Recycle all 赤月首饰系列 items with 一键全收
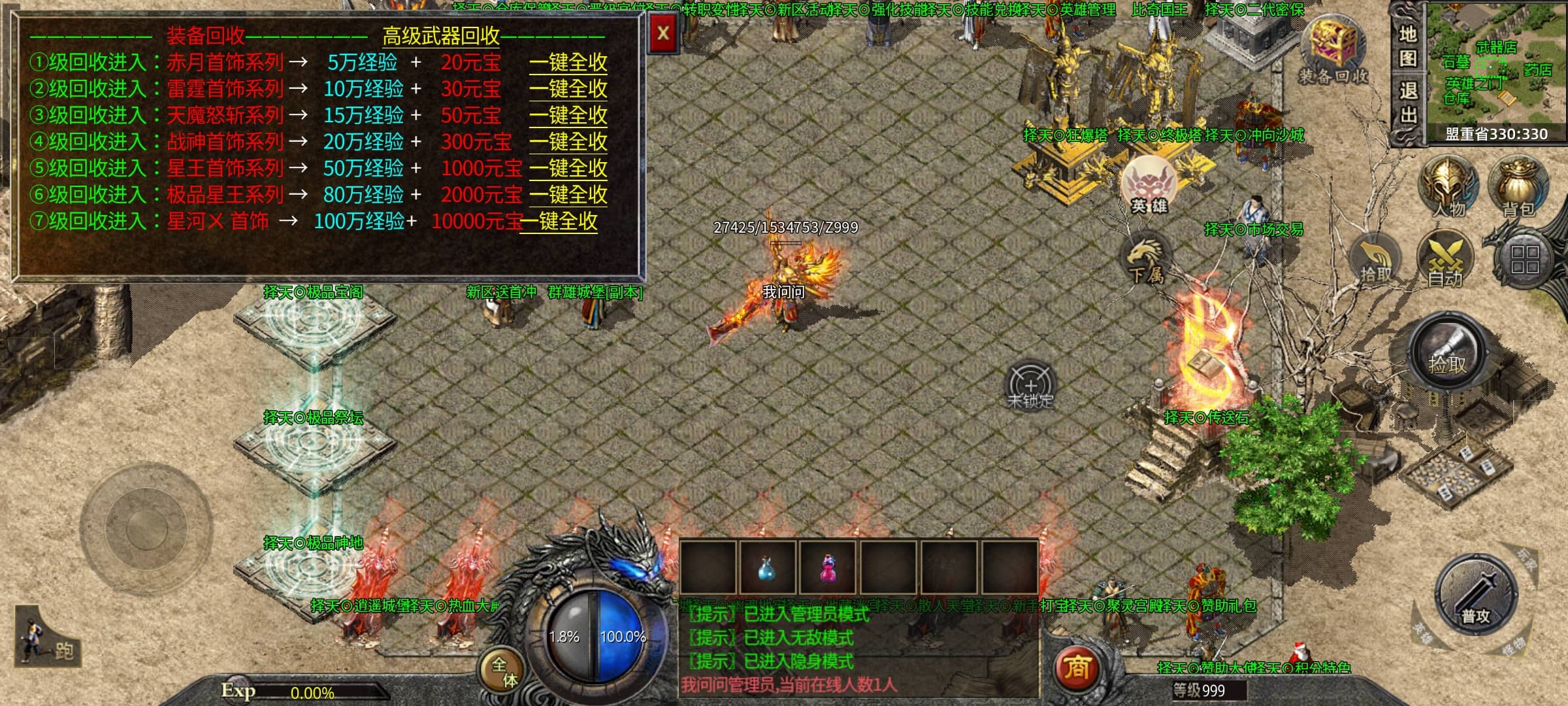Viewport: 1568px width, 706px height. pyautogui.click(x=568, y=63)
